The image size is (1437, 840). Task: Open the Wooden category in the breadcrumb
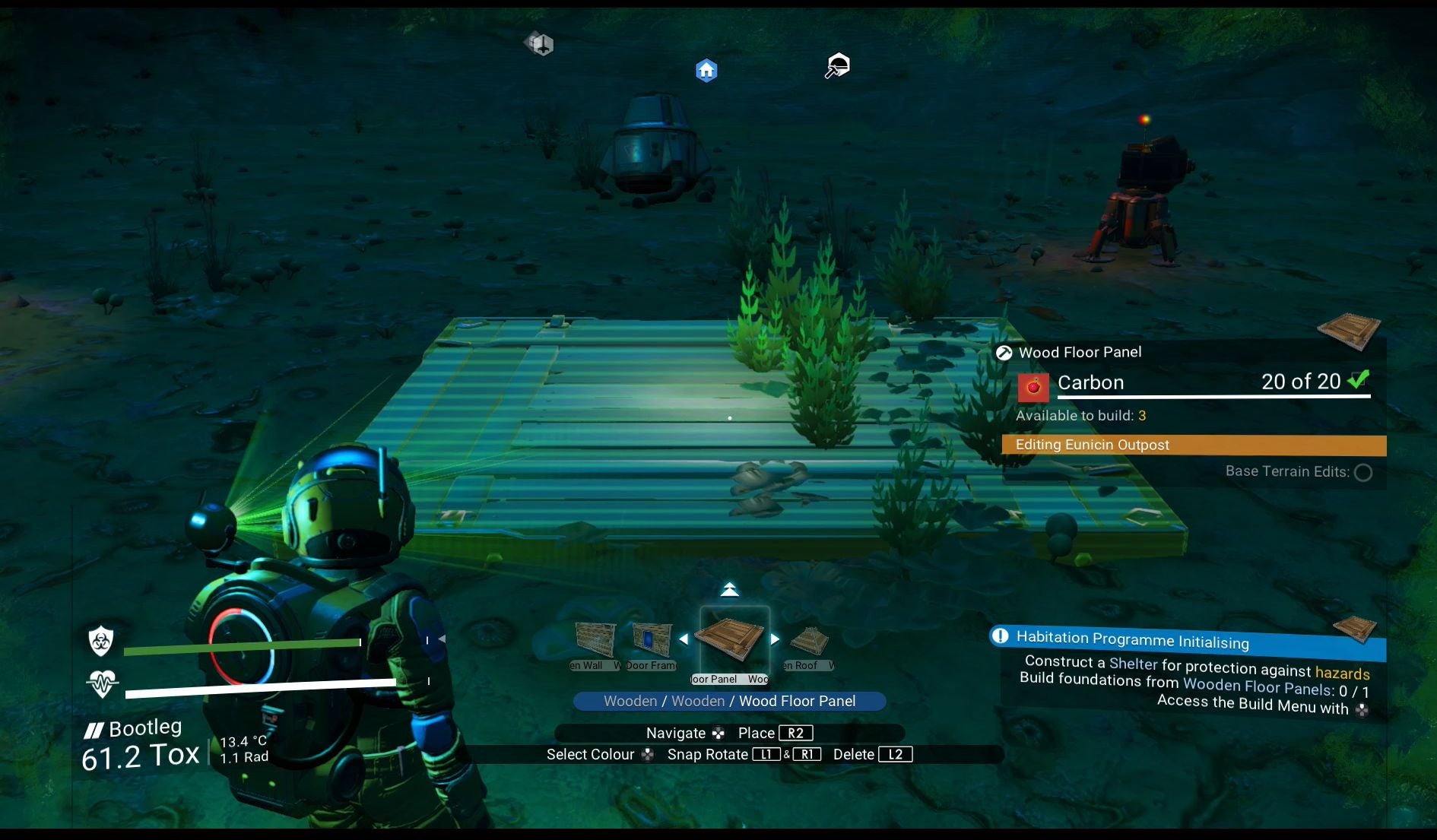point(630,701)
